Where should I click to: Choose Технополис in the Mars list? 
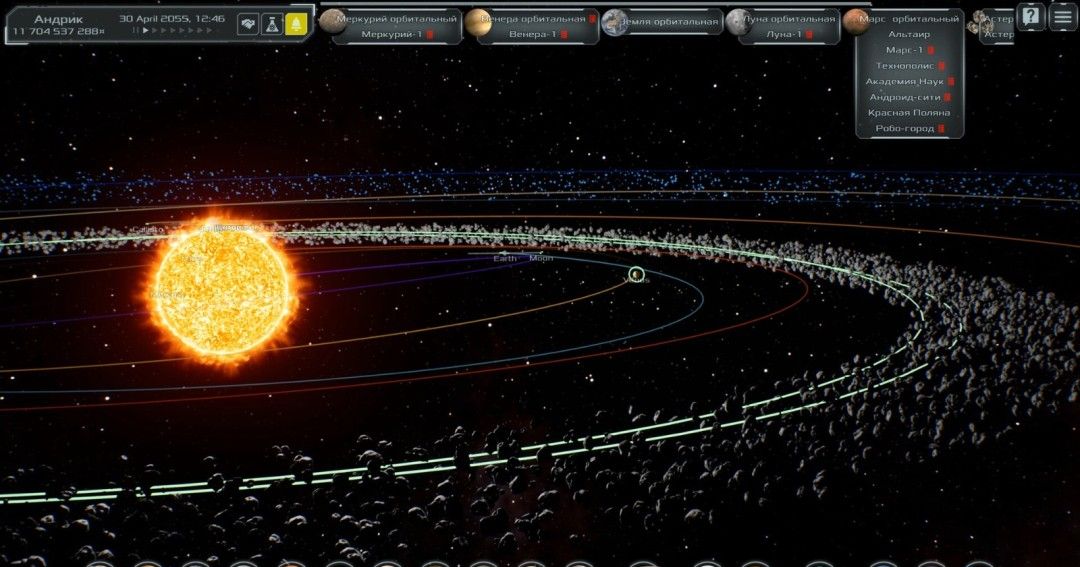[x=905, y=66]
